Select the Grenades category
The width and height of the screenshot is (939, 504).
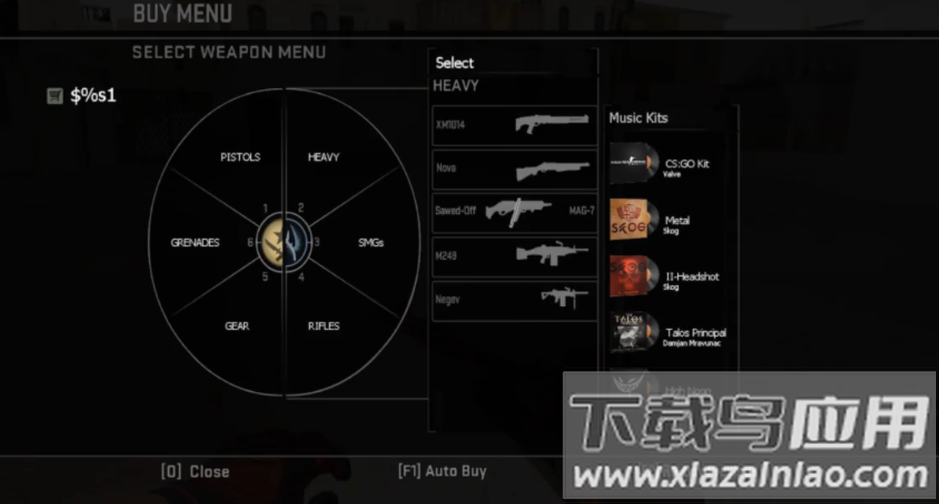[x=195, y=242]
